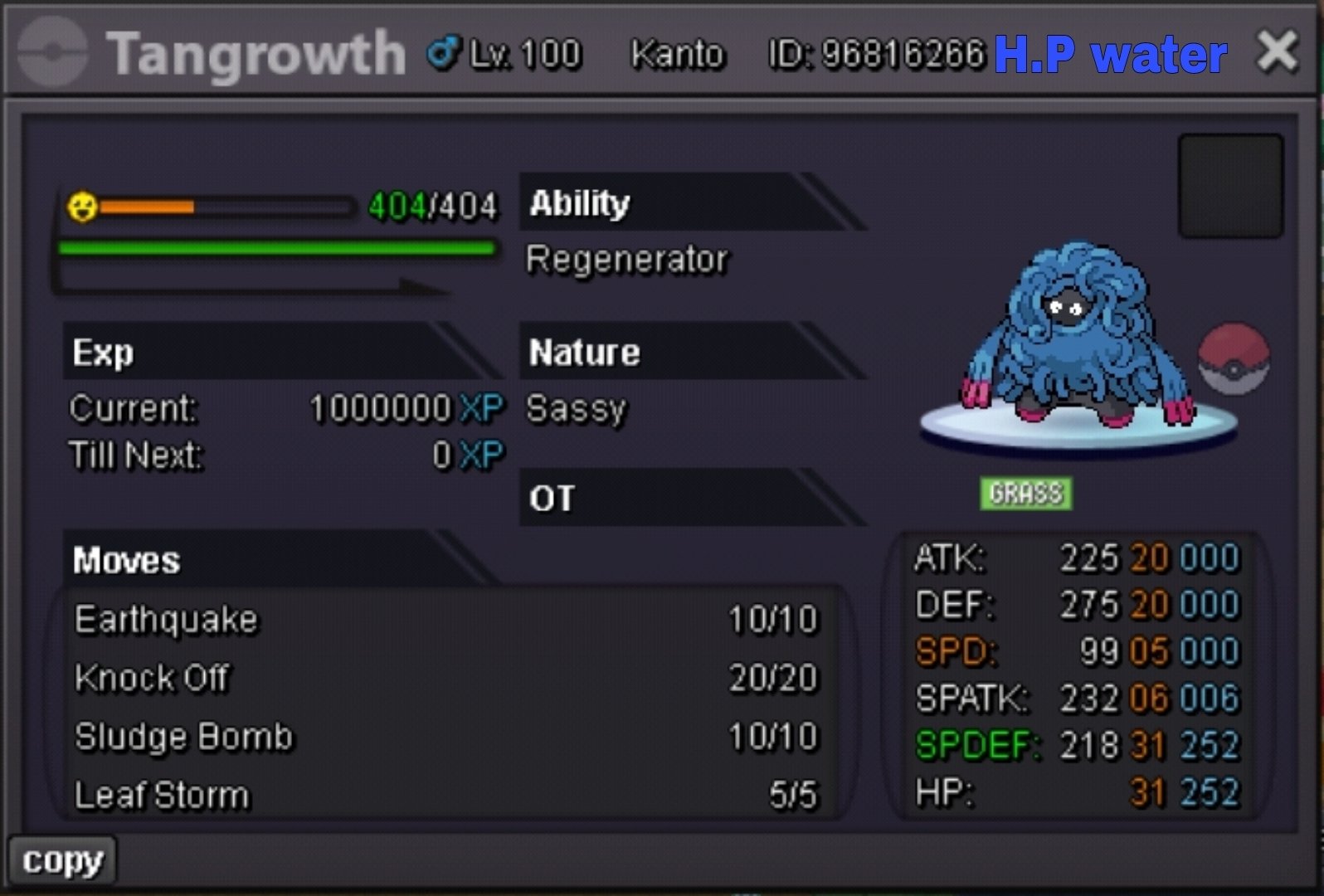The width and height of the screenshot is (1324, 896).
Task: Click the Pokeball icon beside Tangrowth's name
Action: tap(51, 52)
